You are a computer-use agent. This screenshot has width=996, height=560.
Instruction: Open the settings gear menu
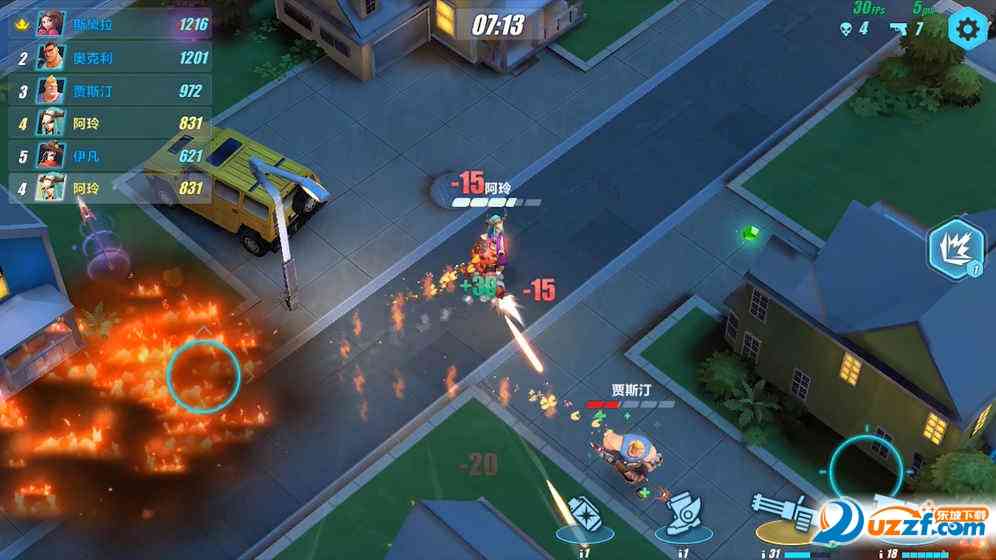(967, 28)
